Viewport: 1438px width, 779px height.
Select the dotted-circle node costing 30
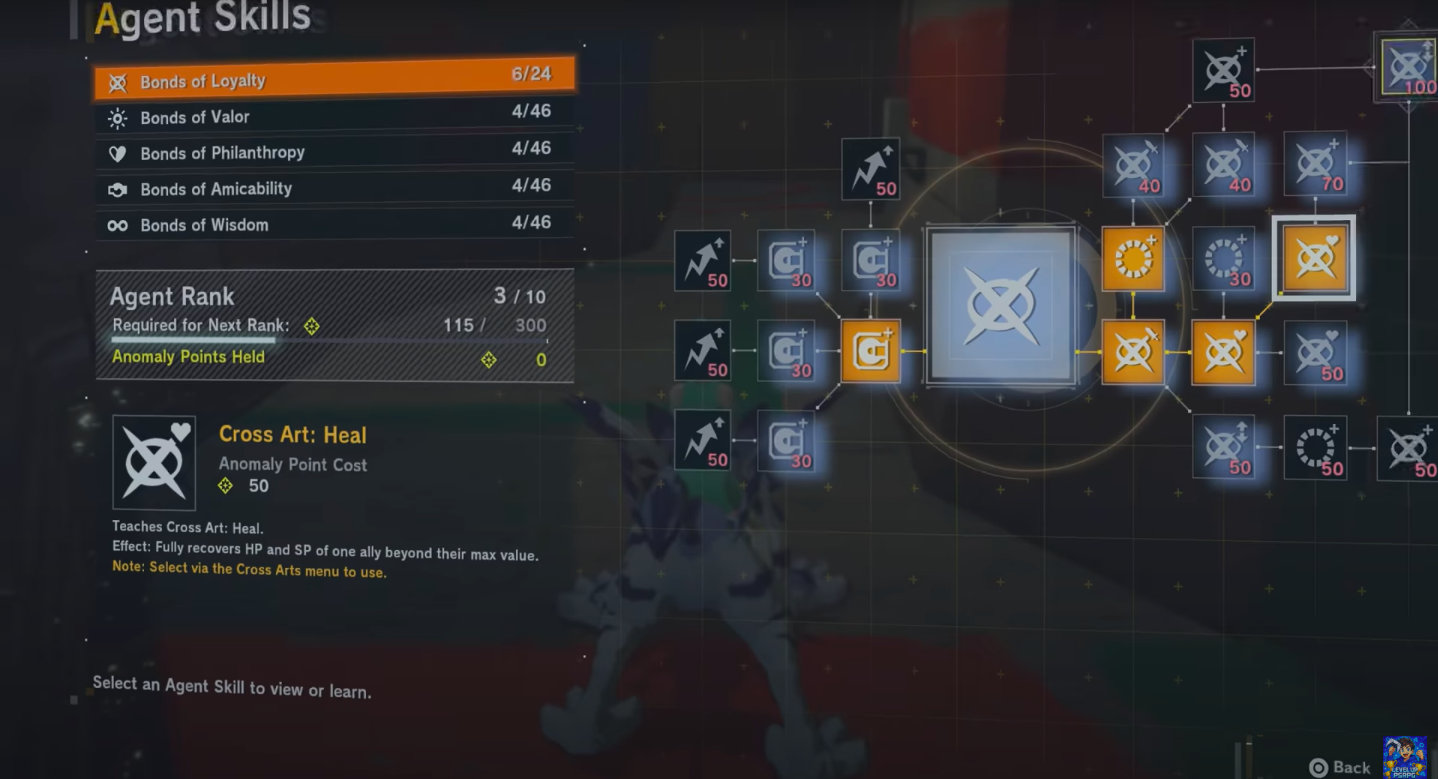(x=1224, y=259)
